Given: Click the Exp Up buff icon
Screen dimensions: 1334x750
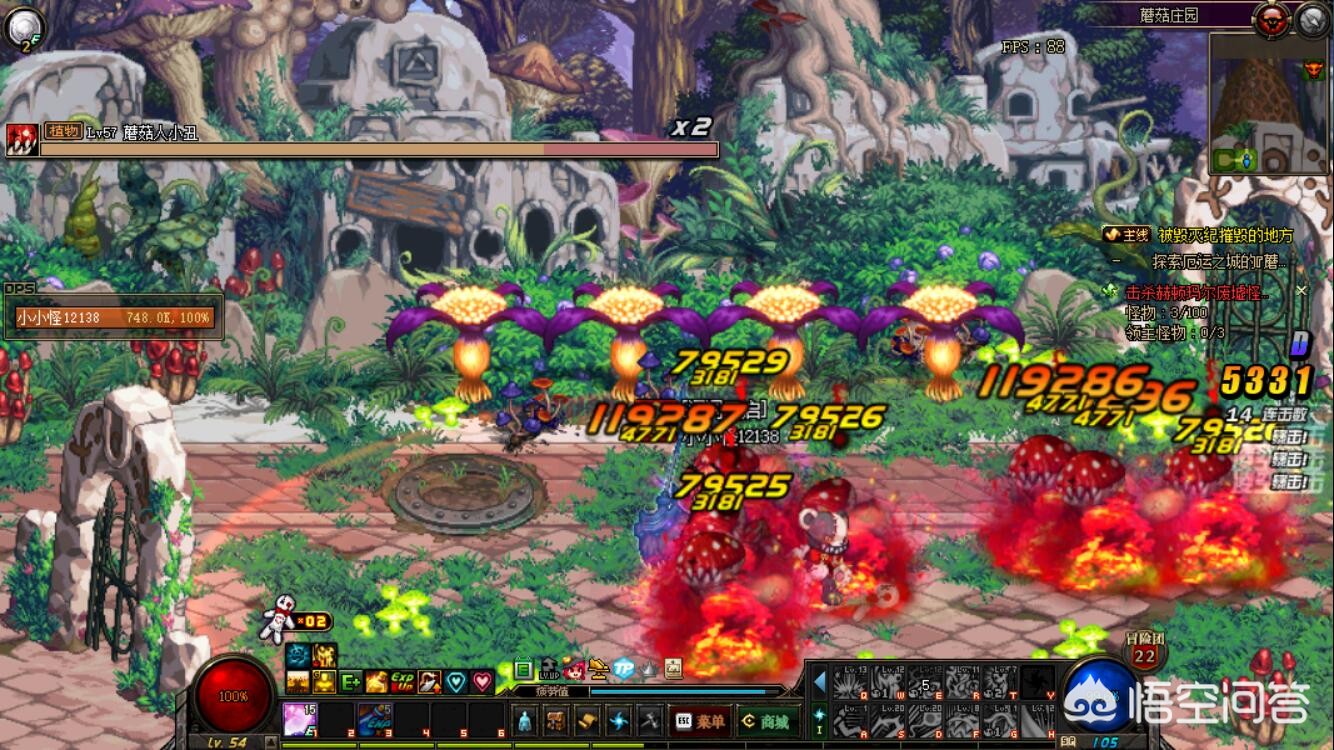Looking at the screenshot, I should tap(403, 682).
